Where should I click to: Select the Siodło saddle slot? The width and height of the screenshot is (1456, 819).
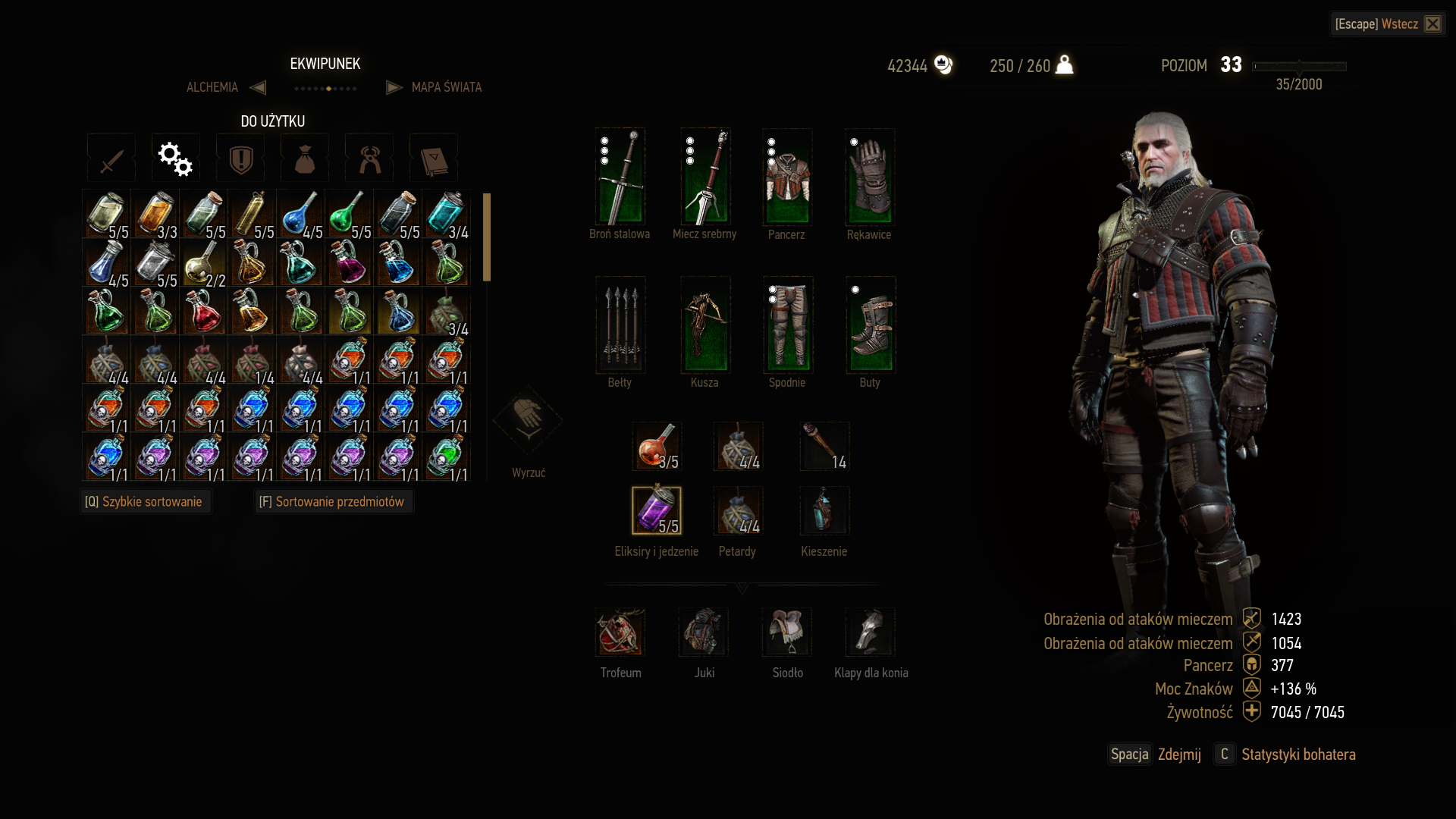(x=787, y=632)
